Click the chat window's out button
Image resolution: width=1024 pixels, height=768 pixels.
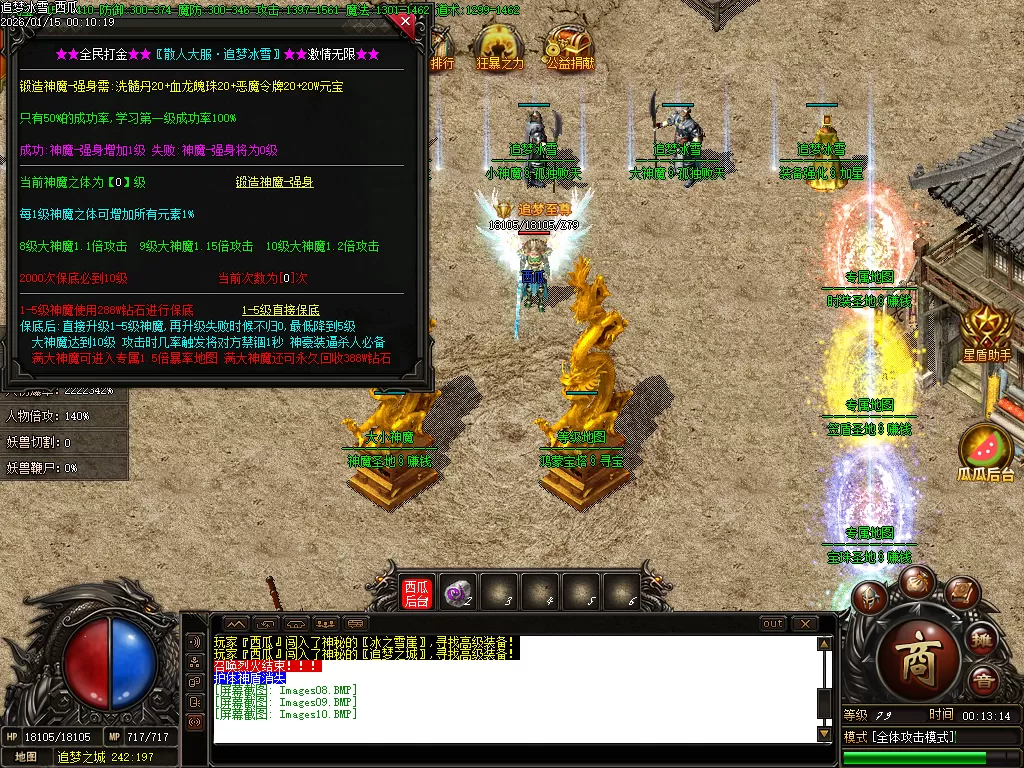pos(773,624)
